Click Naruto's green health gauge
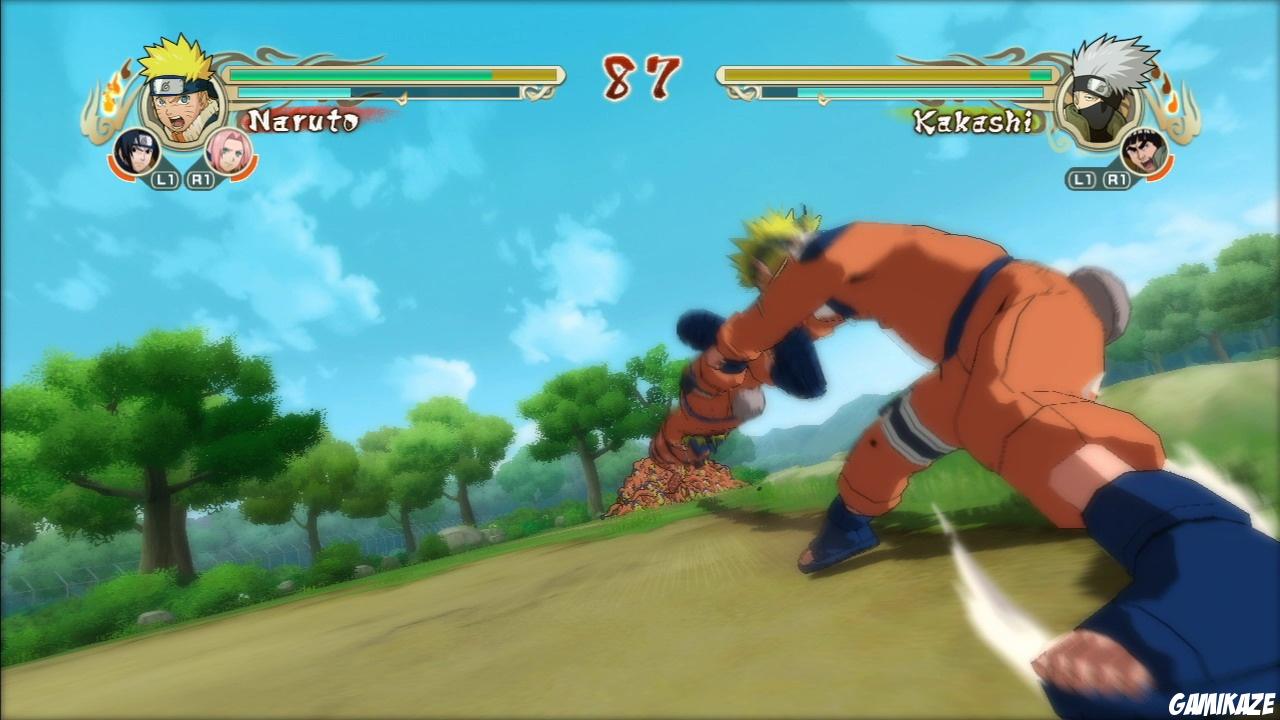Screen dimensions: 1280x720 [360, 74]
